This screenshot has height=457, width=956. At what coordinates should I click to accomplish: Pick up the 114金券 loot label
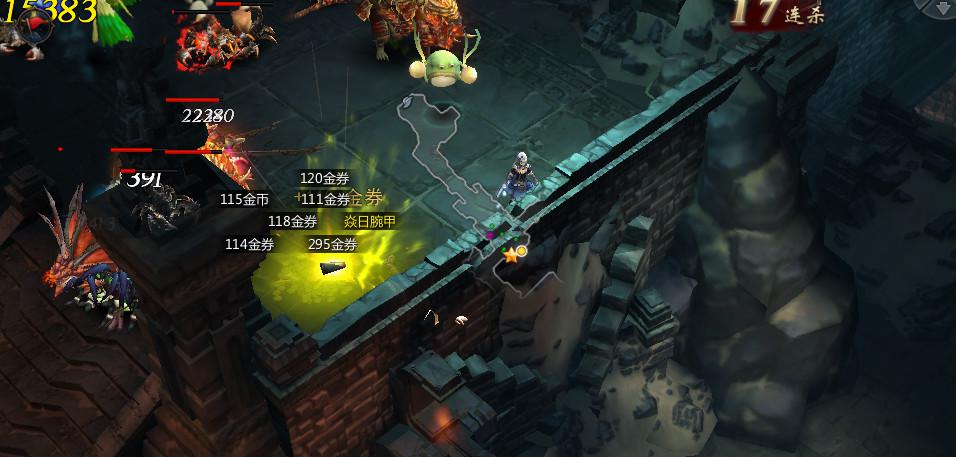(x=249, y=244)
